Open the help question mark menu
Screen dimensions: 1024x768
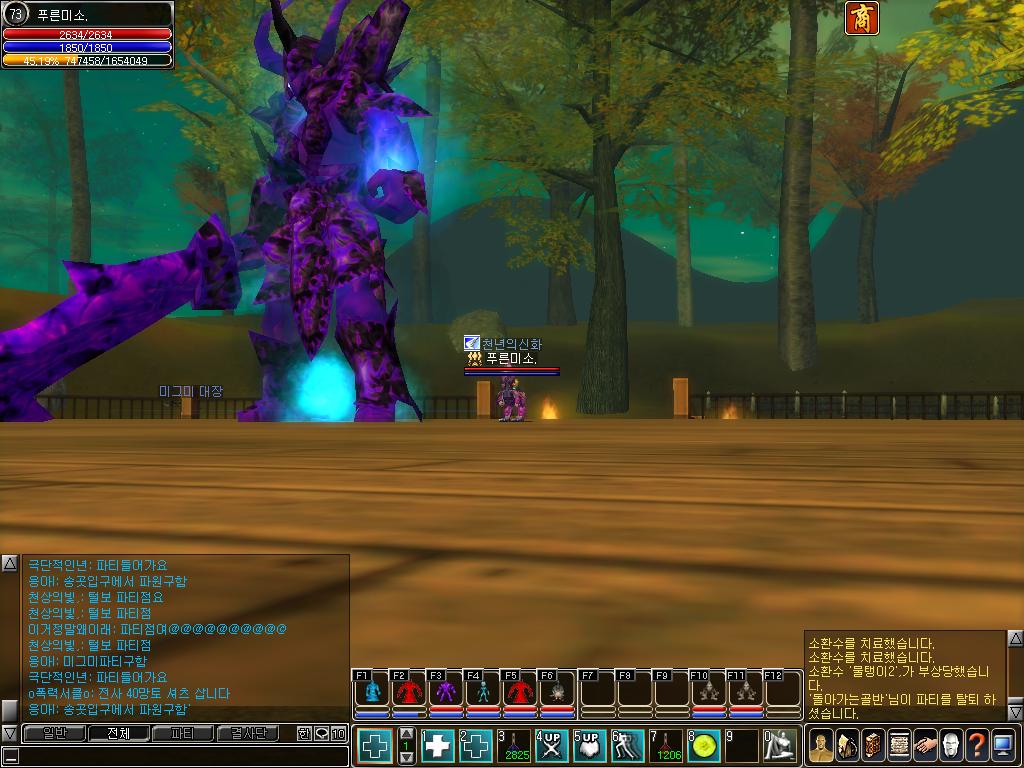click(x=977, y=745)
